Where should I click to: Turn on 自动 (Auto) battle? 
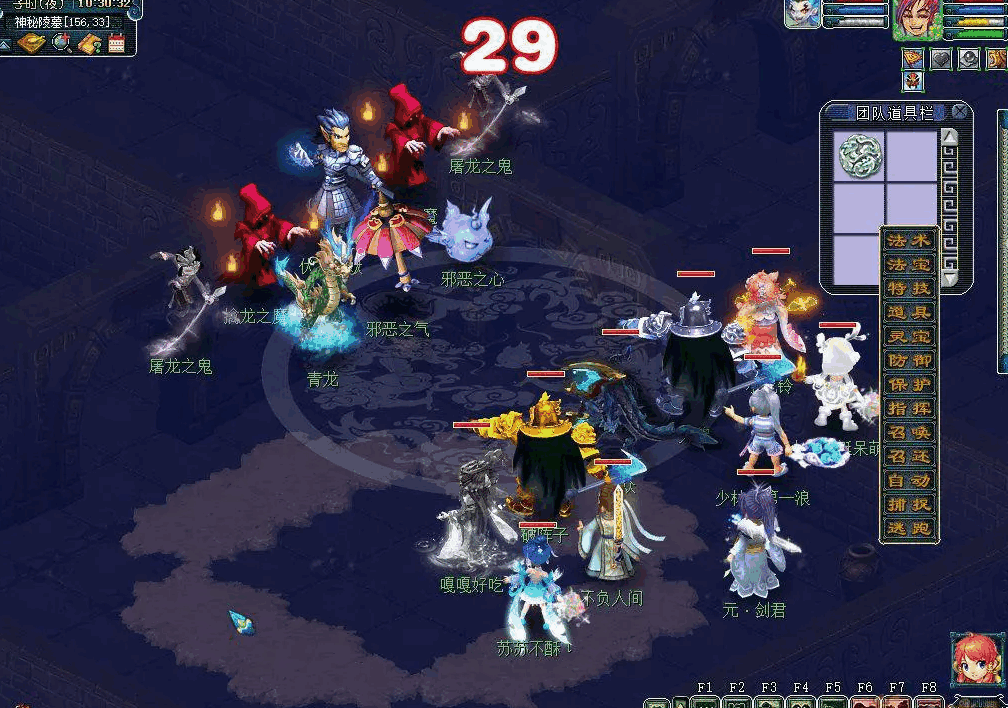[909, 481]
